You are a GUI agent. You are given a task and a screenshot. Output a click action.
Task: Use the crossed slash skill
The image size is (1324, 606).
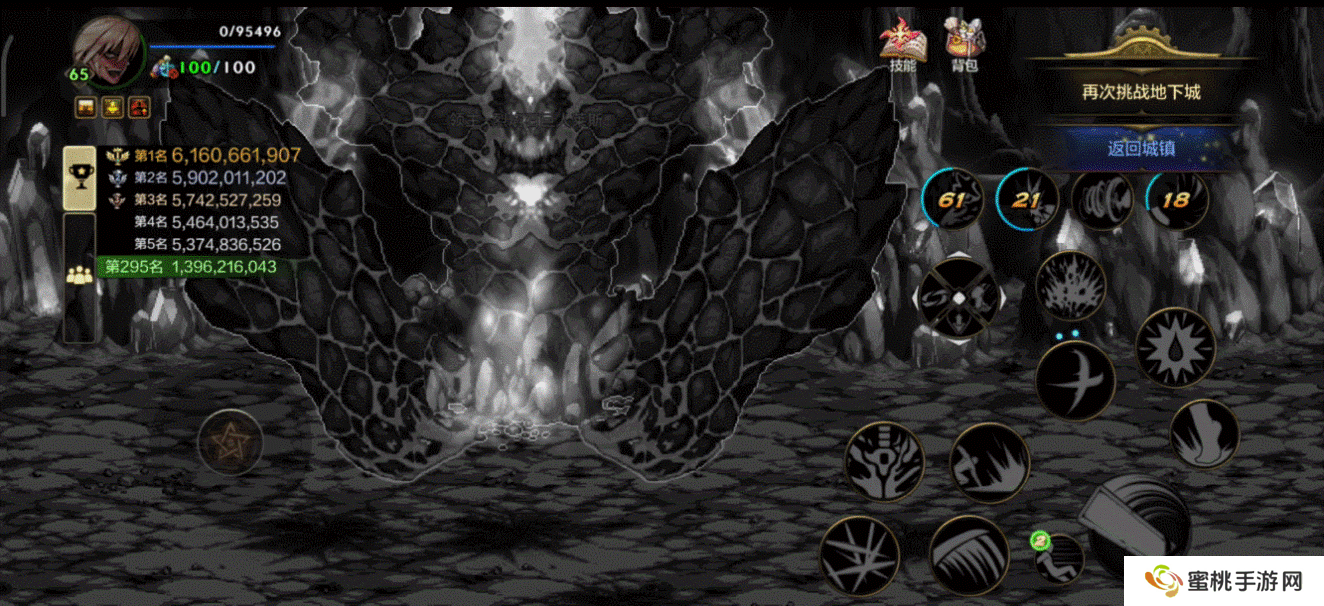point(1075,380)
